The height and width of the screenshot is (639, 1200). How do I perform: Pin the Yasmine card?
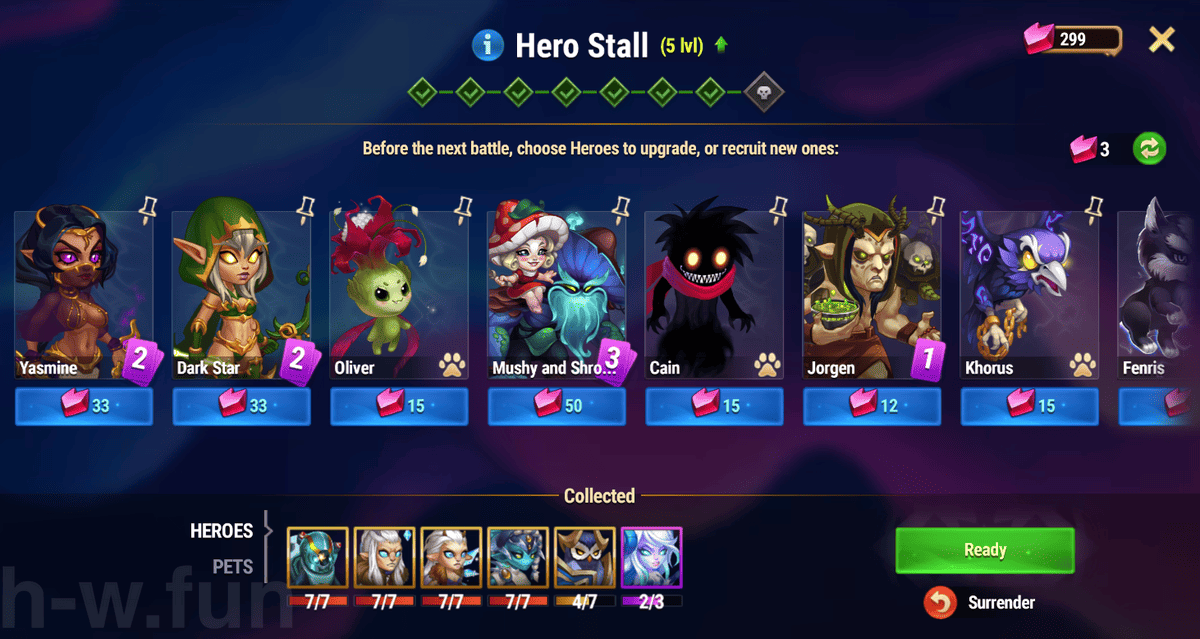pos(149,208)
